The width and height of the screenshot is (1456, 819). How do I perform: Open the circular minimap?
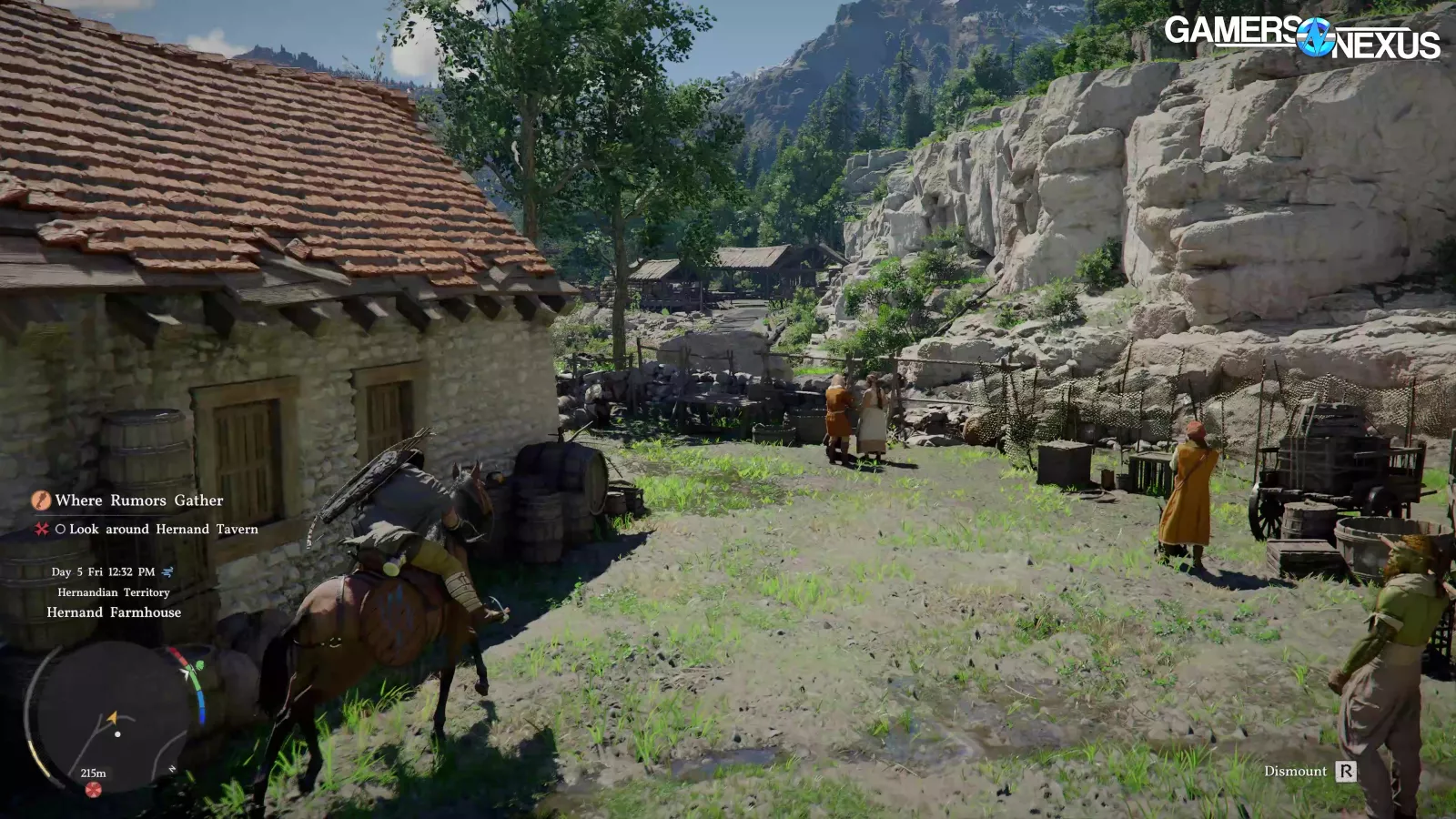pos(114,717)
